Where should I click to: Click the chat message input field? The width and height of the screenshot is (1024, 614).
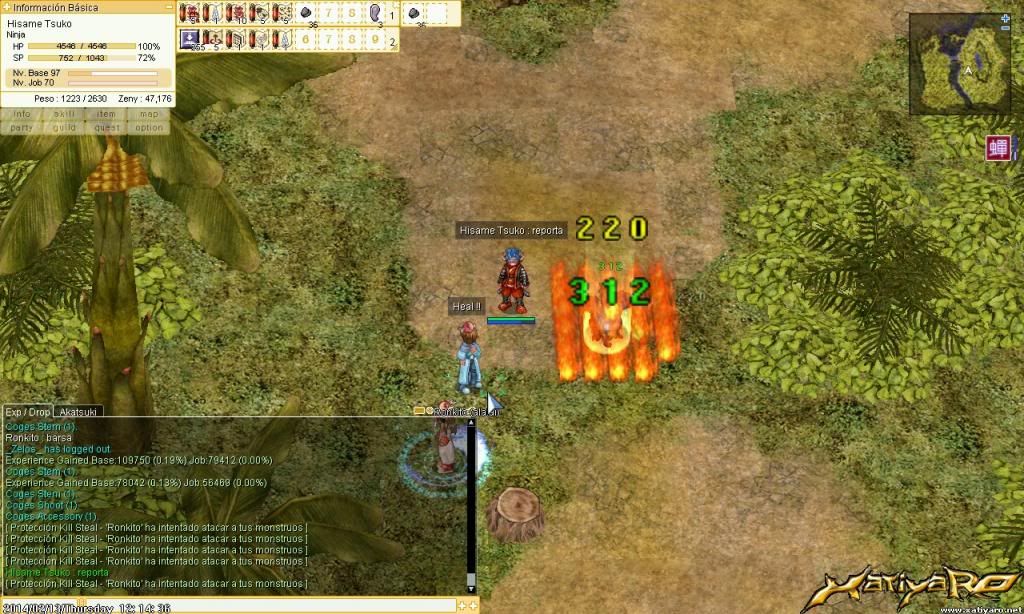pyautogui.click(x=230, y=606)
